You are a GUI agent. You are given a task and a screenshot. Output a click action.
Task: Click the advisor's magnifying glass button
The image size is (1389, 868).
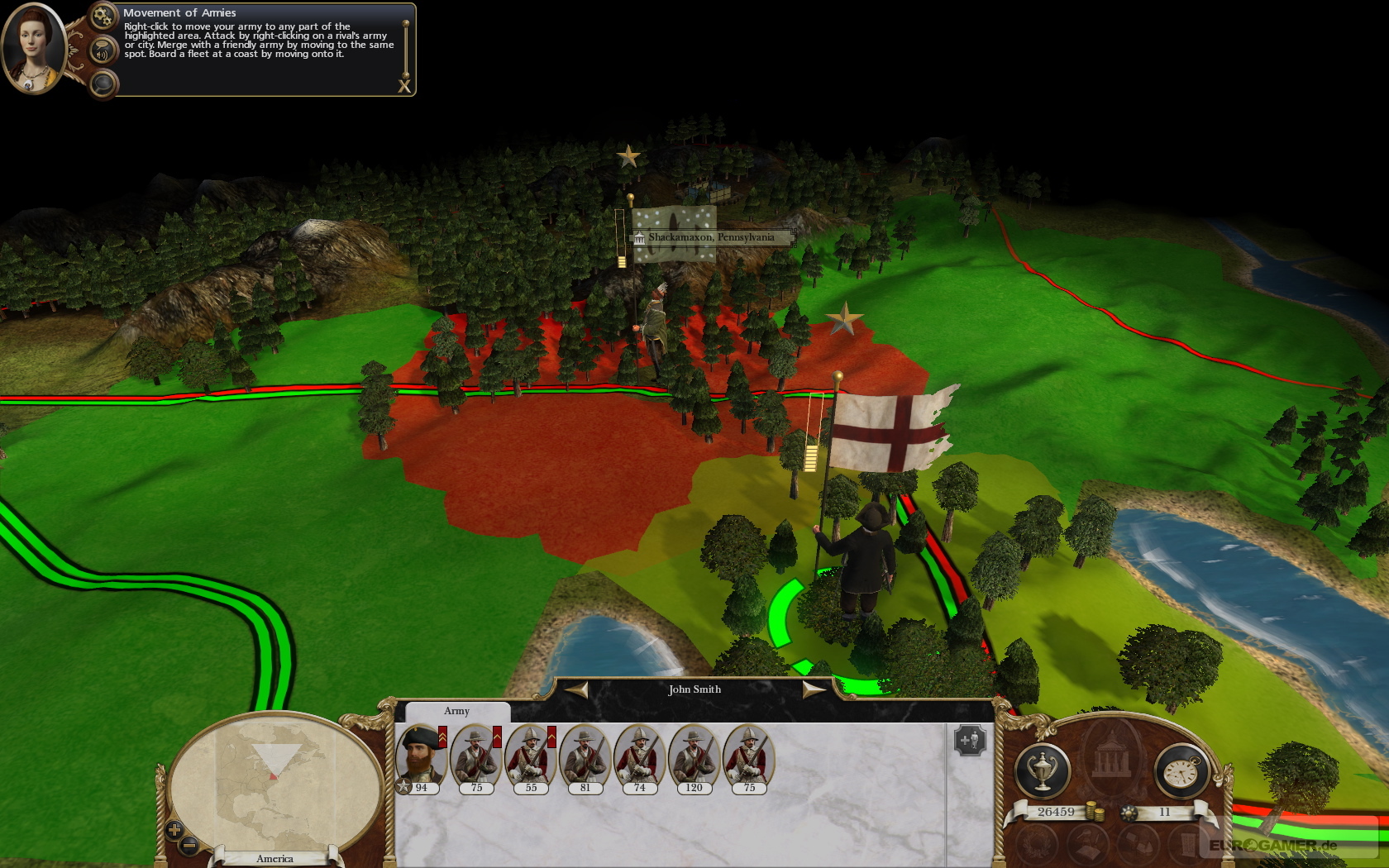(103, 83)
